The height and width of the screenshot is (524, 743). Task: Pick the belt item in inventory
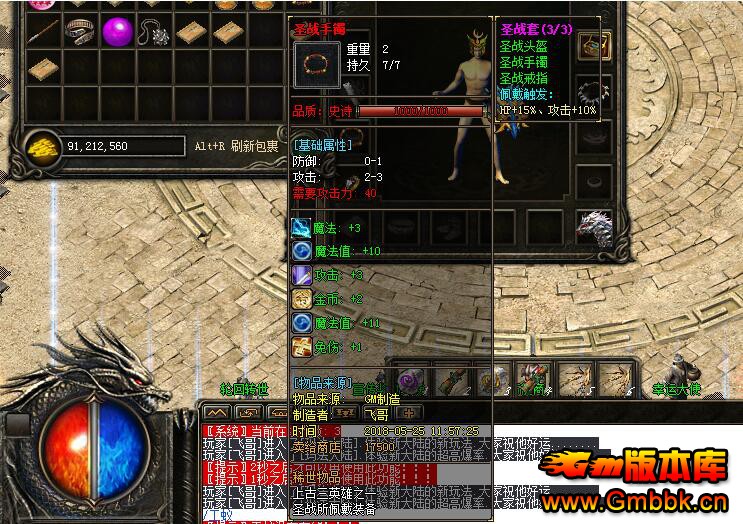79,30
